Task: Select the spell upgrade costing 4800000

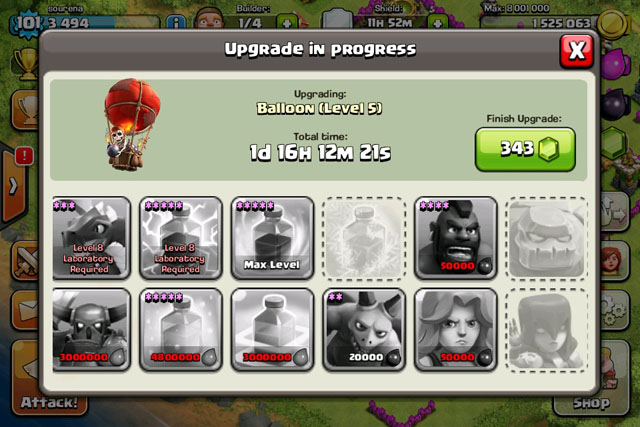Action: click(181, 328)
